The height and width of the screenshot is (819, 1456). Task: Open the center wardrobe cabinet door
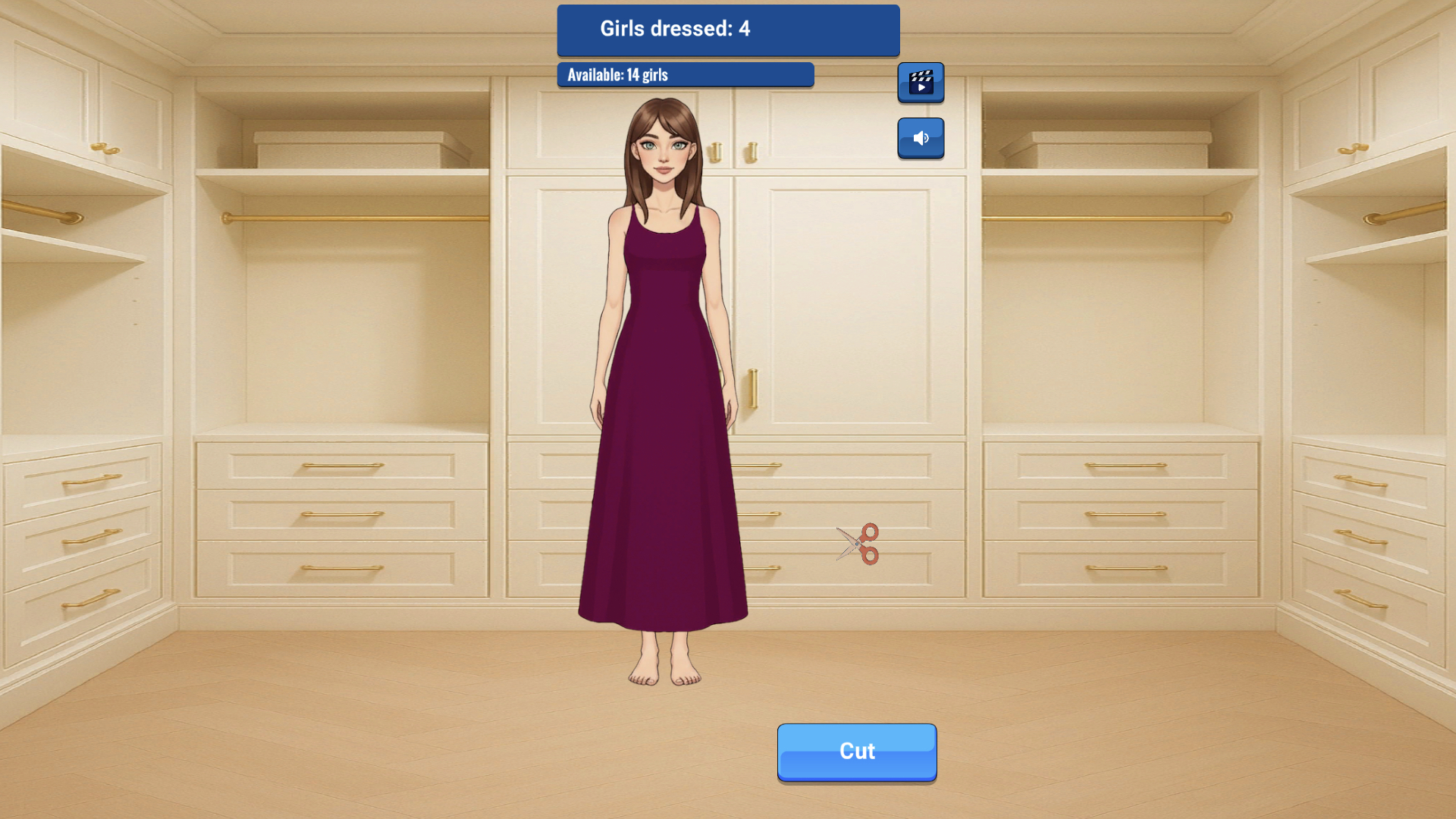tap(849, 303)
